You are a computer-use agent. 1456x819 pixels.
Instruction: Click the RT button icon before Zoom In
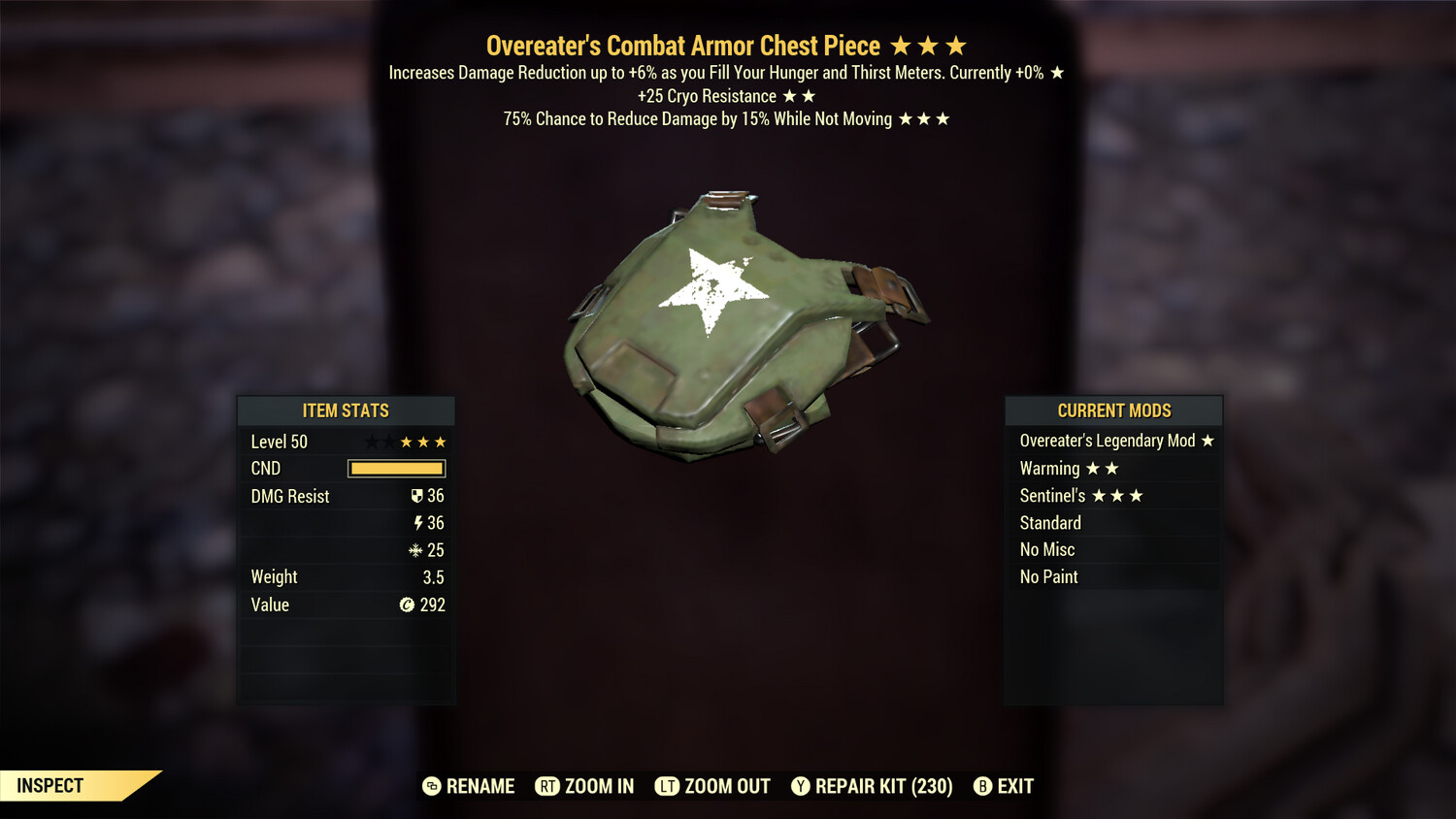coord(547,786)
